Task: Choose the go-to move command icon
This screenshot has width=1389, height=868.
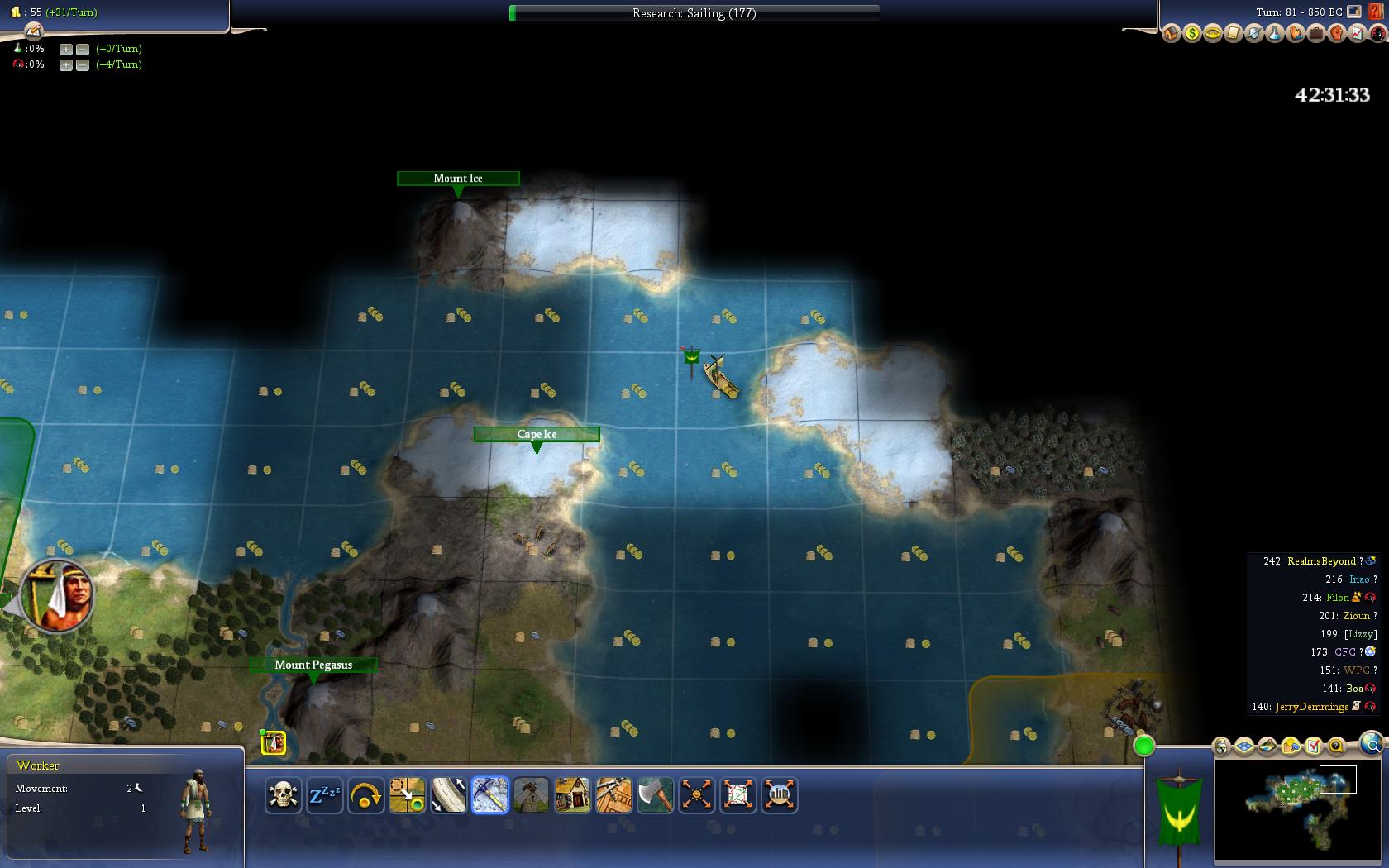Action: point(407,795)
